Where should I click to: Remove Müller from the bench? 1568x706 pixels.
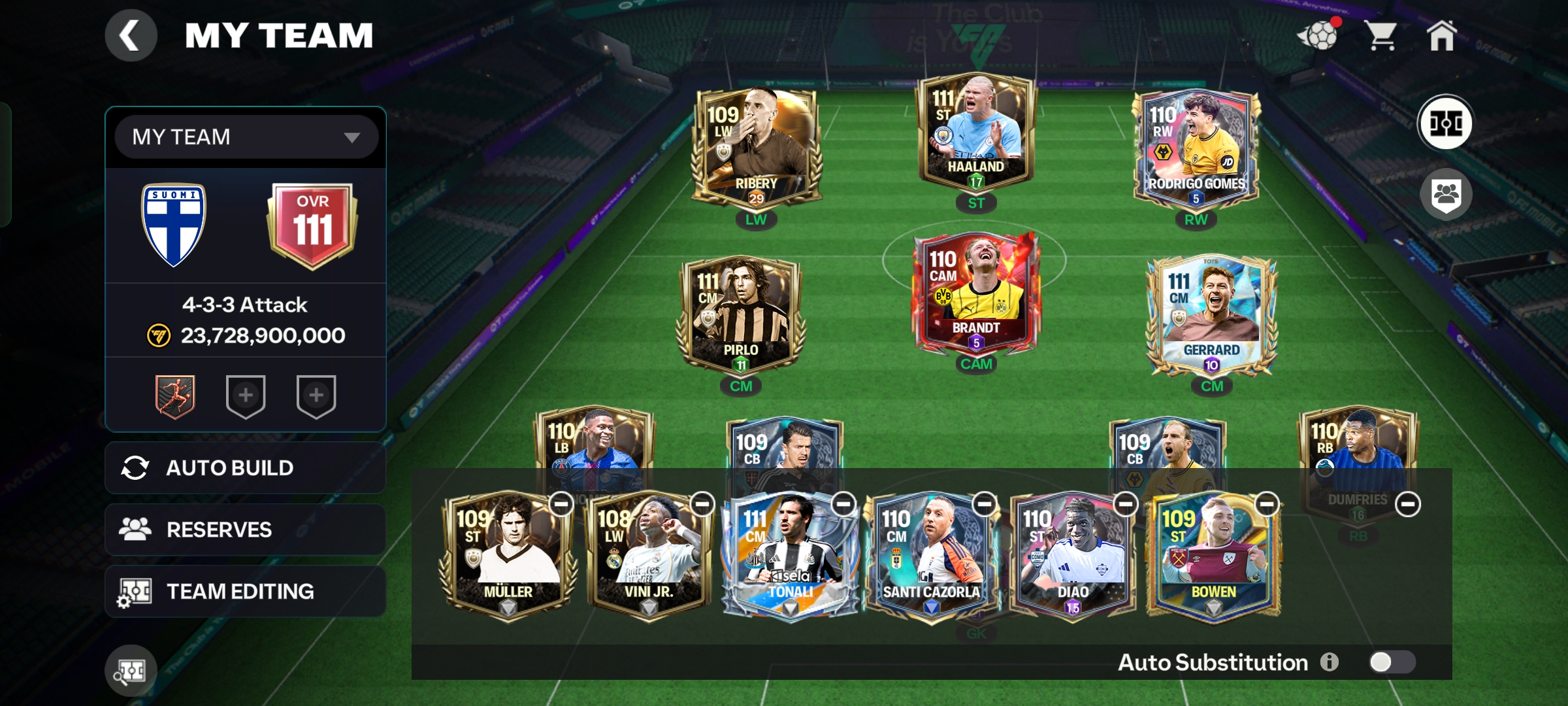[x=561, y=504]
